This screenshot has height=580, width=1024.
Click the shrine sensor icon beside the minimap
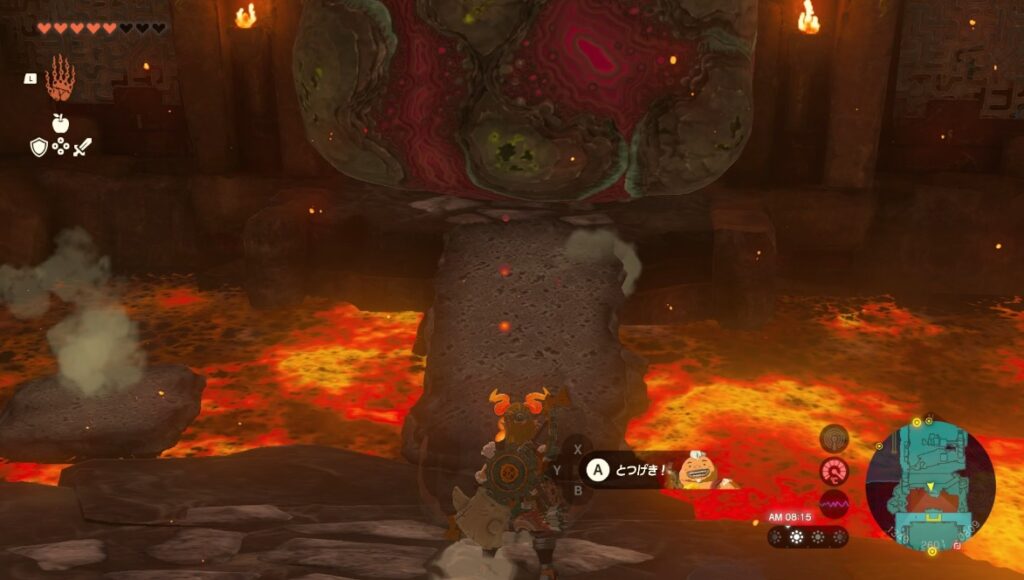click(x=833, y=439)
